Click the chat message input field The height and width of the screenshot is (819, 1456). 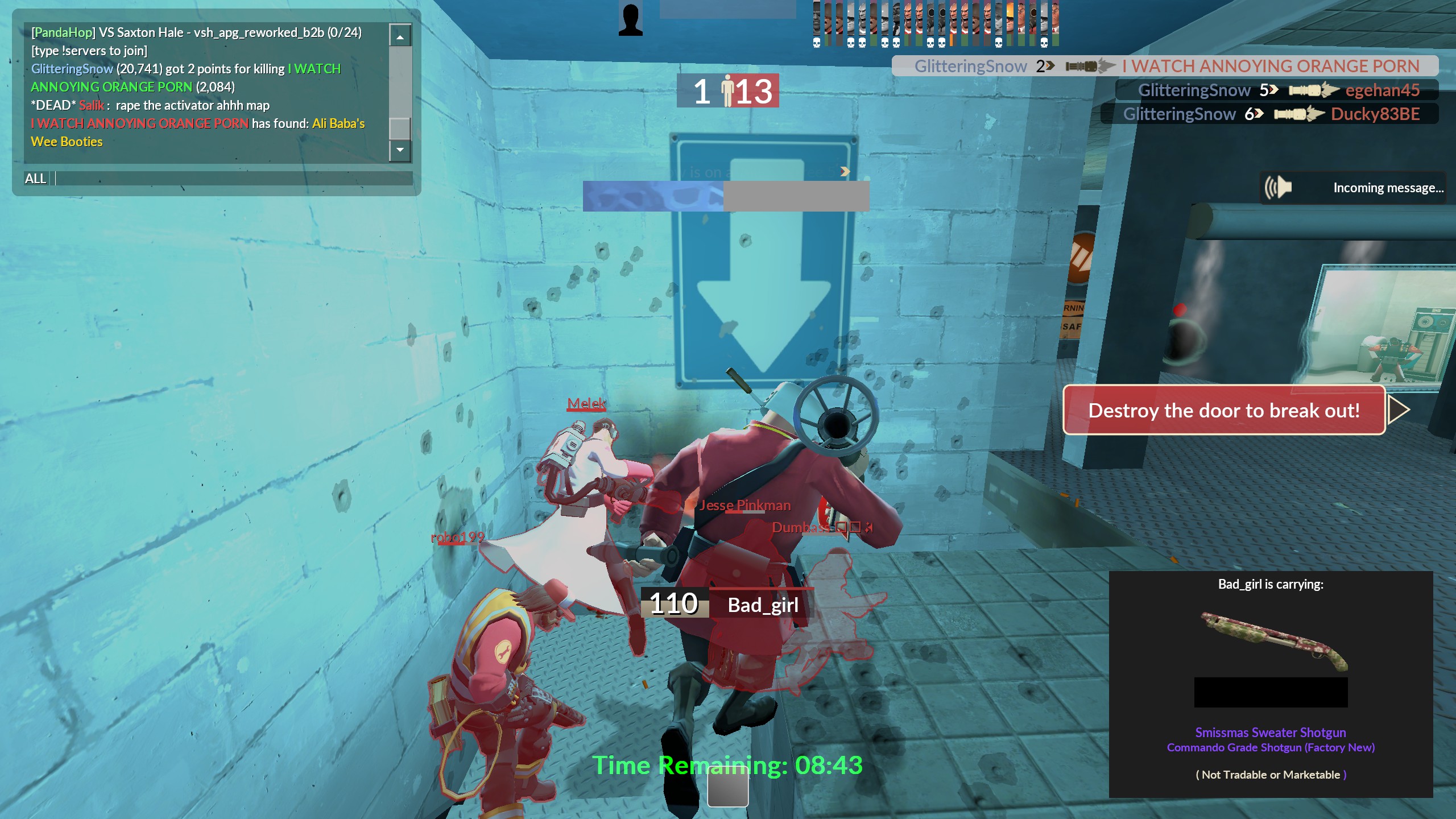(233, 179)
